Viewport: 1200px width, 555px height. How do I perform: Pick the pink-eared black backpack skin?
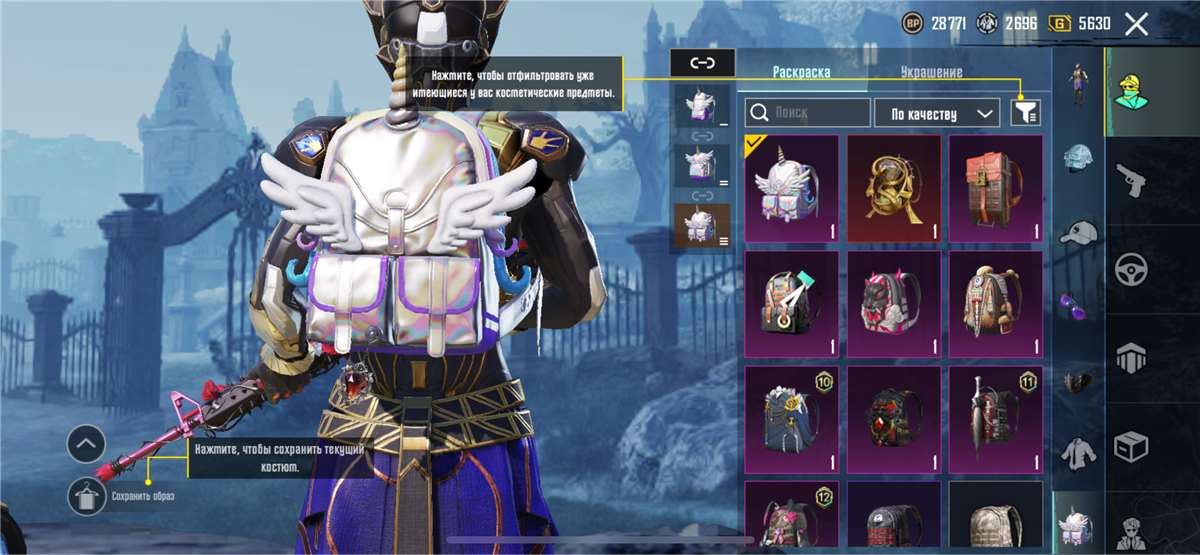[894, 304]
